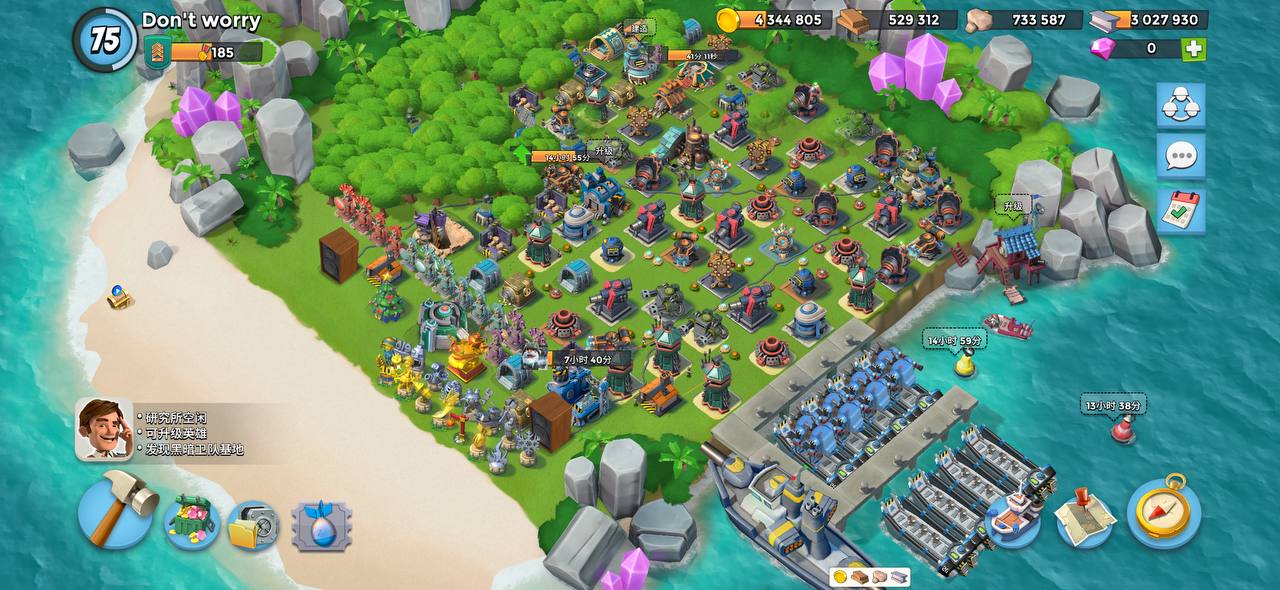
Task: Open the player level 75 badge
Action: [x=104, y=40]
